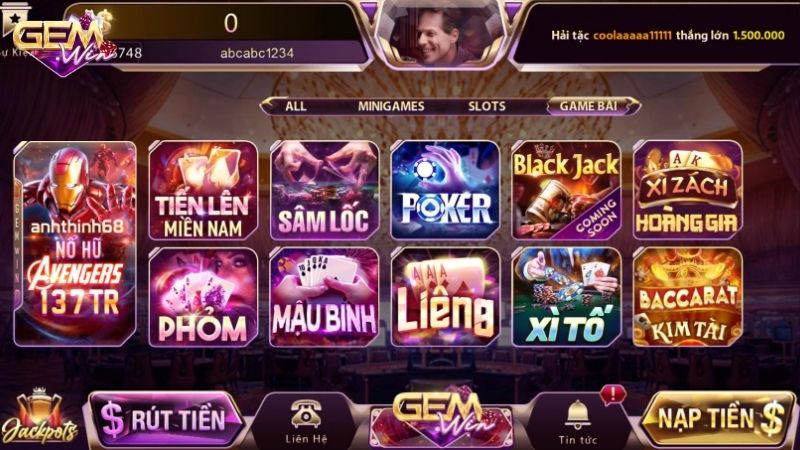Open Xì Zách Hoàng Gia

pyautogui.click(x=688, y=189)
